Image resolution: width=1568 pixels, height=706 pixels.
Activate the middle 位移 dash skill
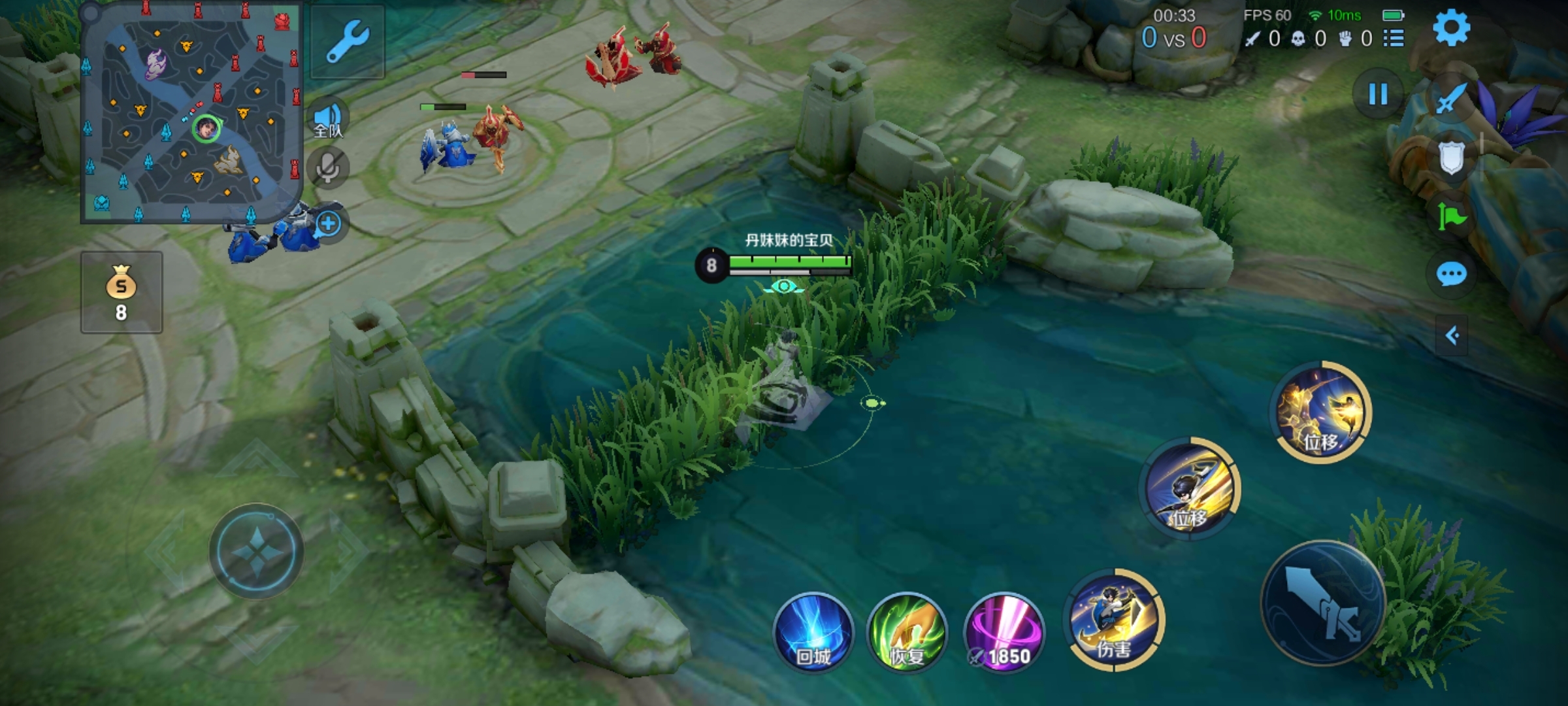click(x=1190, y=488)
